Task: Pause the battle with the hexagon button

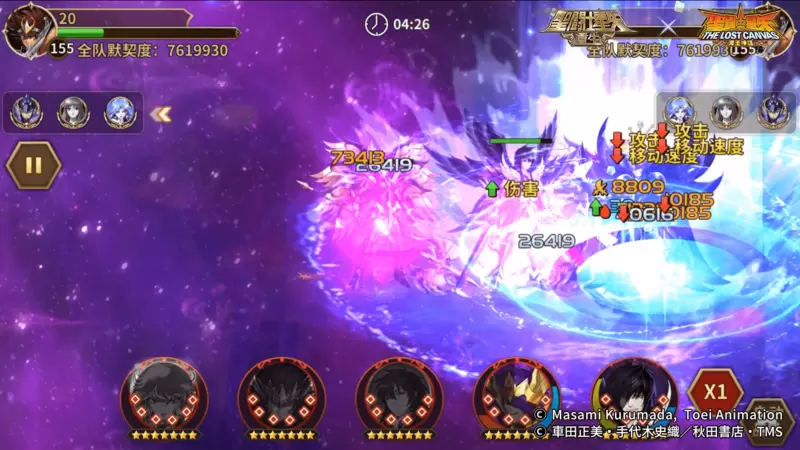Action: click(x=34, y=165)
